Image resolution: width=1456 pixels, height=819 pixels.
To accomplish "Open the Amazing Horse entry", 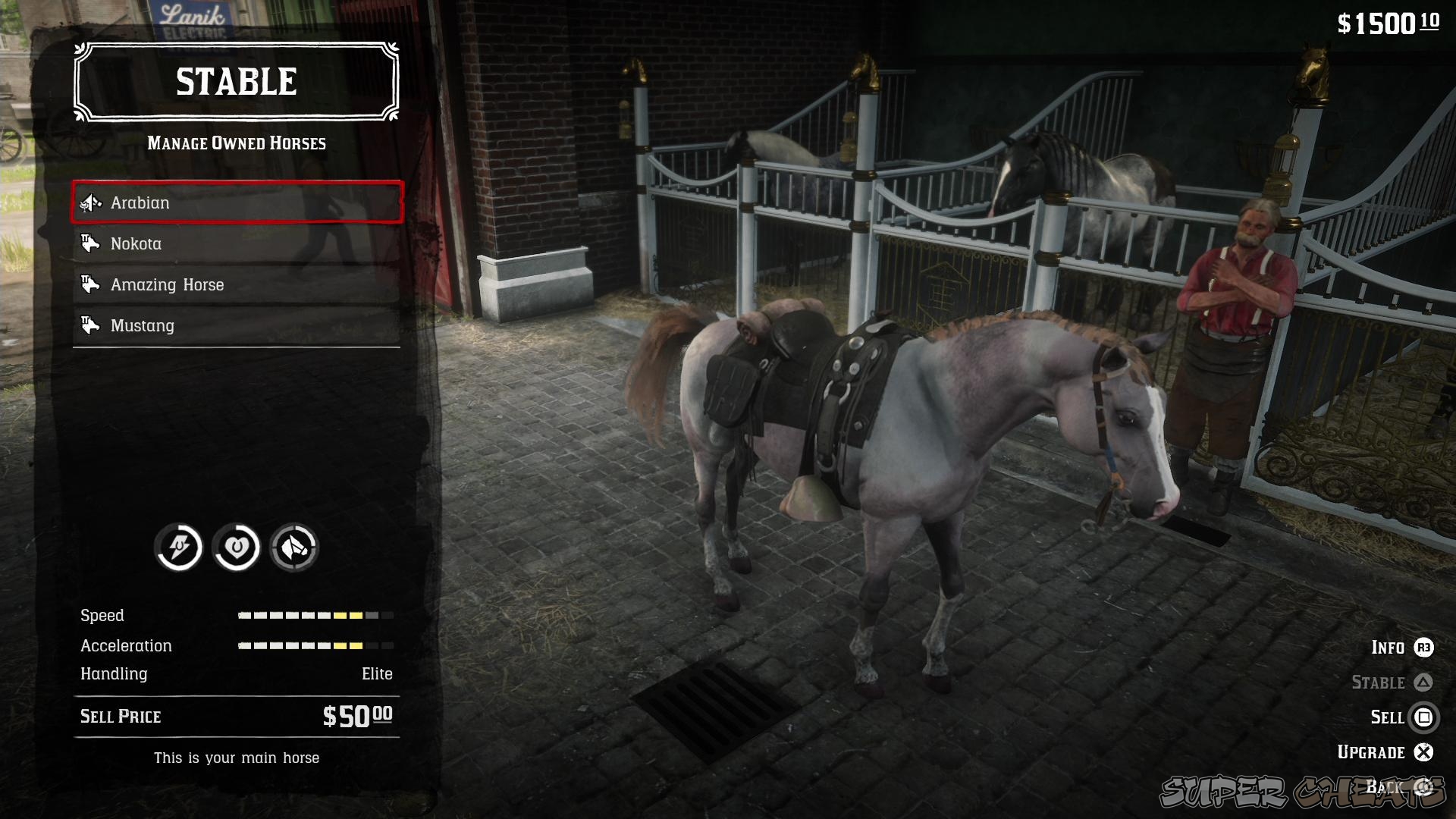I will click(x=235, y=284).
